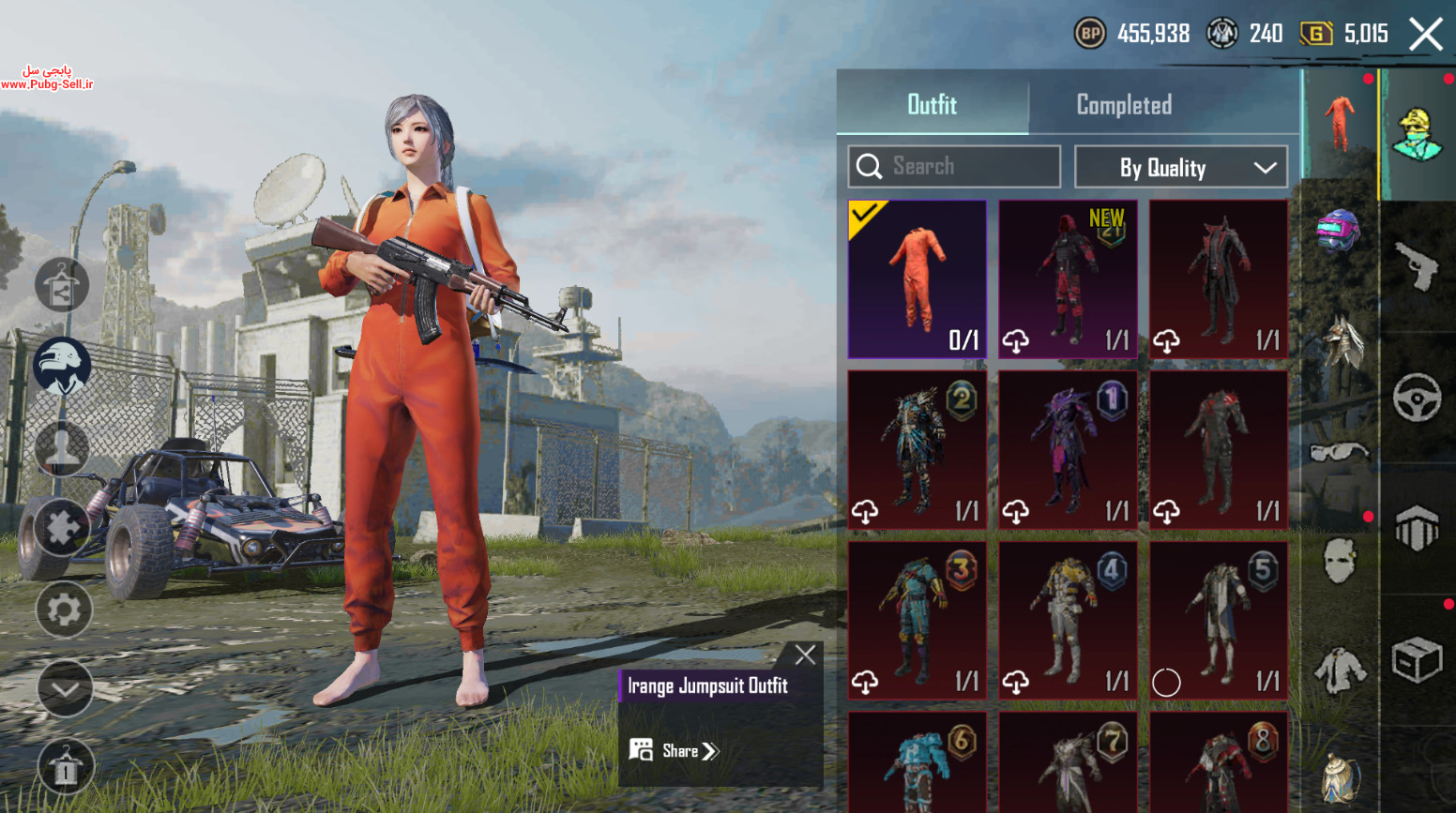Click the gear settings icon on left
The image size is (1456, 813).
coord(64,610)
